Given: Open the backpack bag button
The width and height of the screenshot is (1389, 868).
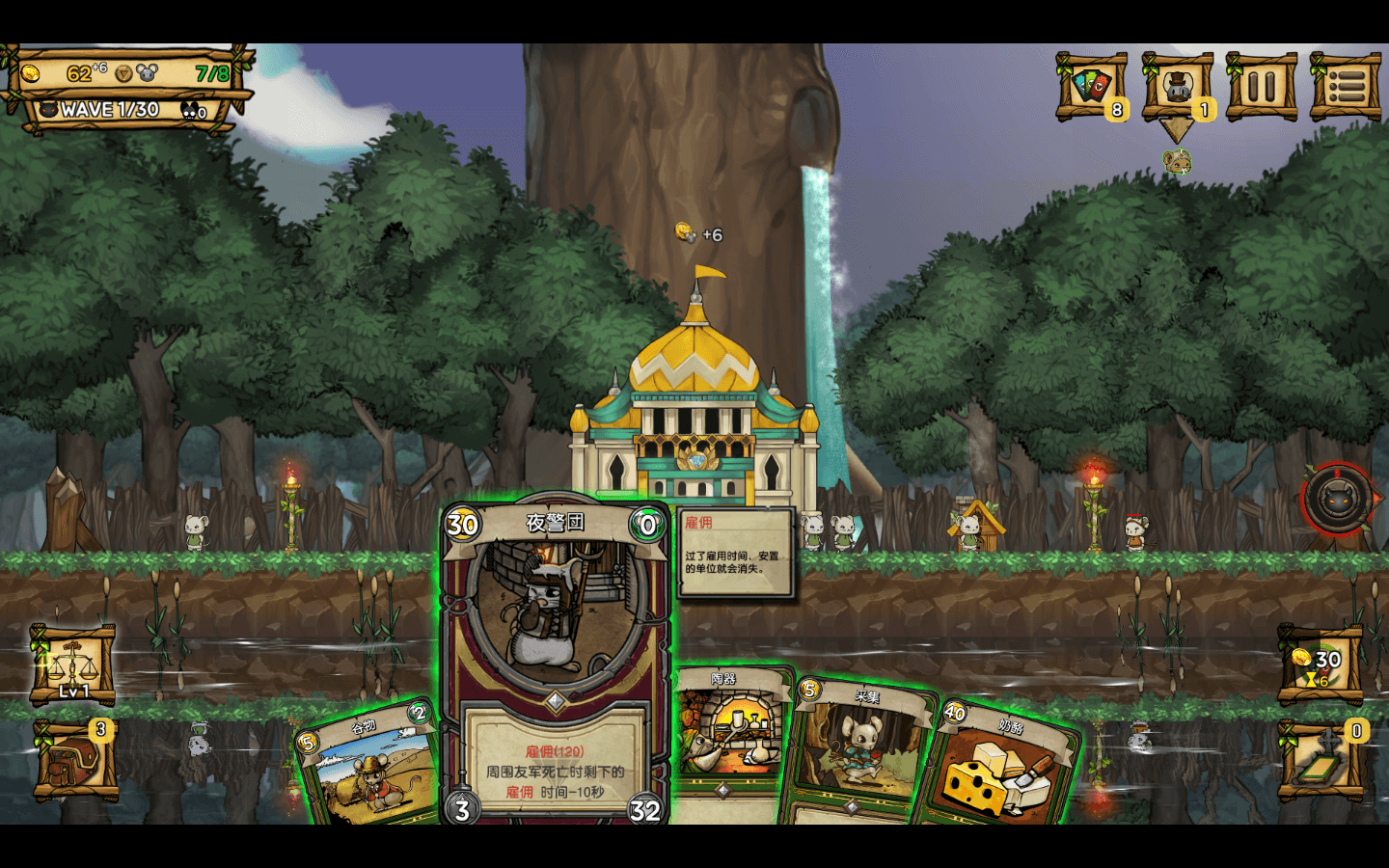Looking at the screenshot, I should pos(73,760).
